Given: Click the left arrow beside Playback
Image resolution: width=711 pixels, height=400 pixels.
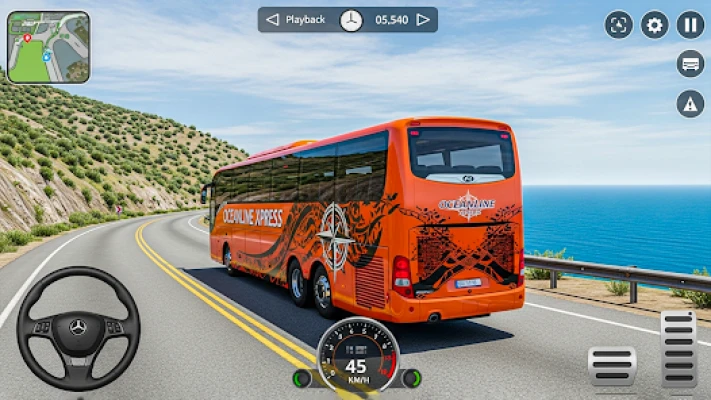Looking at the screenshot, I should click(272, 20).
